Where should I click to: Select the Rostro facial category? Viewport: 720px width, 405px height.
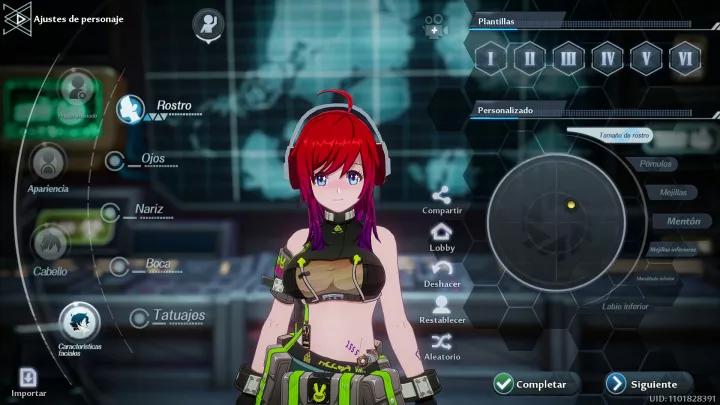click(x=131, y=108)
